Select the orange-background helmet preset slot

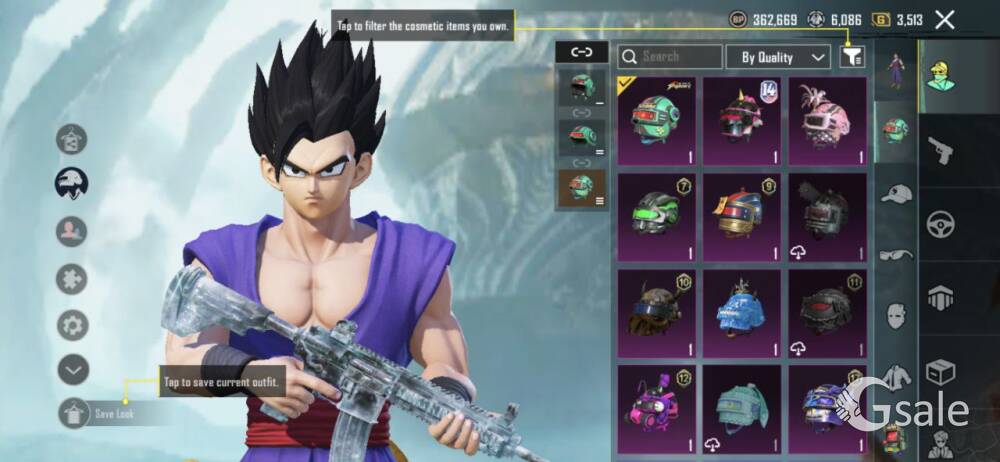point(581,188)
